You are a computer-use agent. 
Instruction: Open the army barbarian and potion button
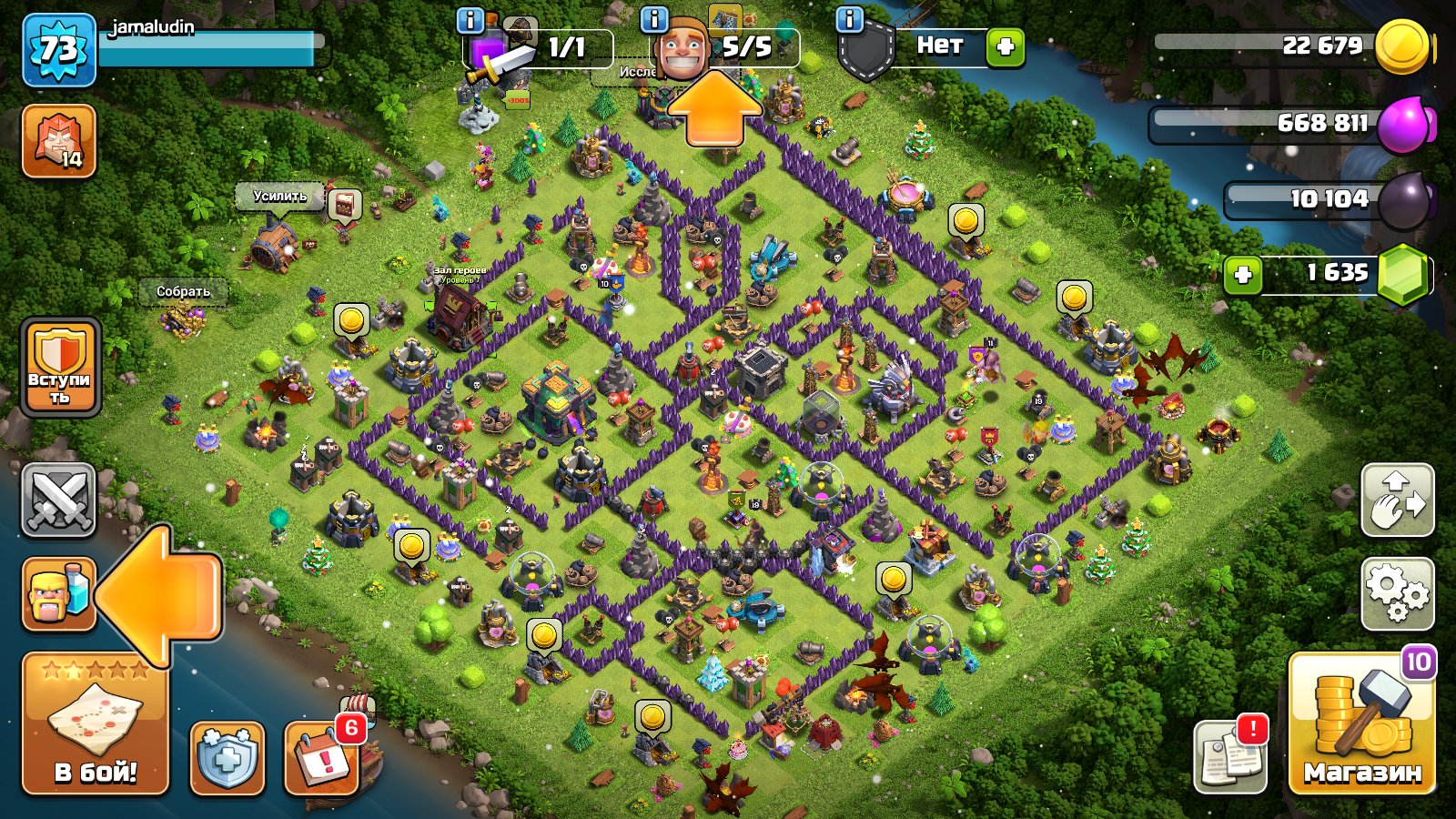[58, 594]
